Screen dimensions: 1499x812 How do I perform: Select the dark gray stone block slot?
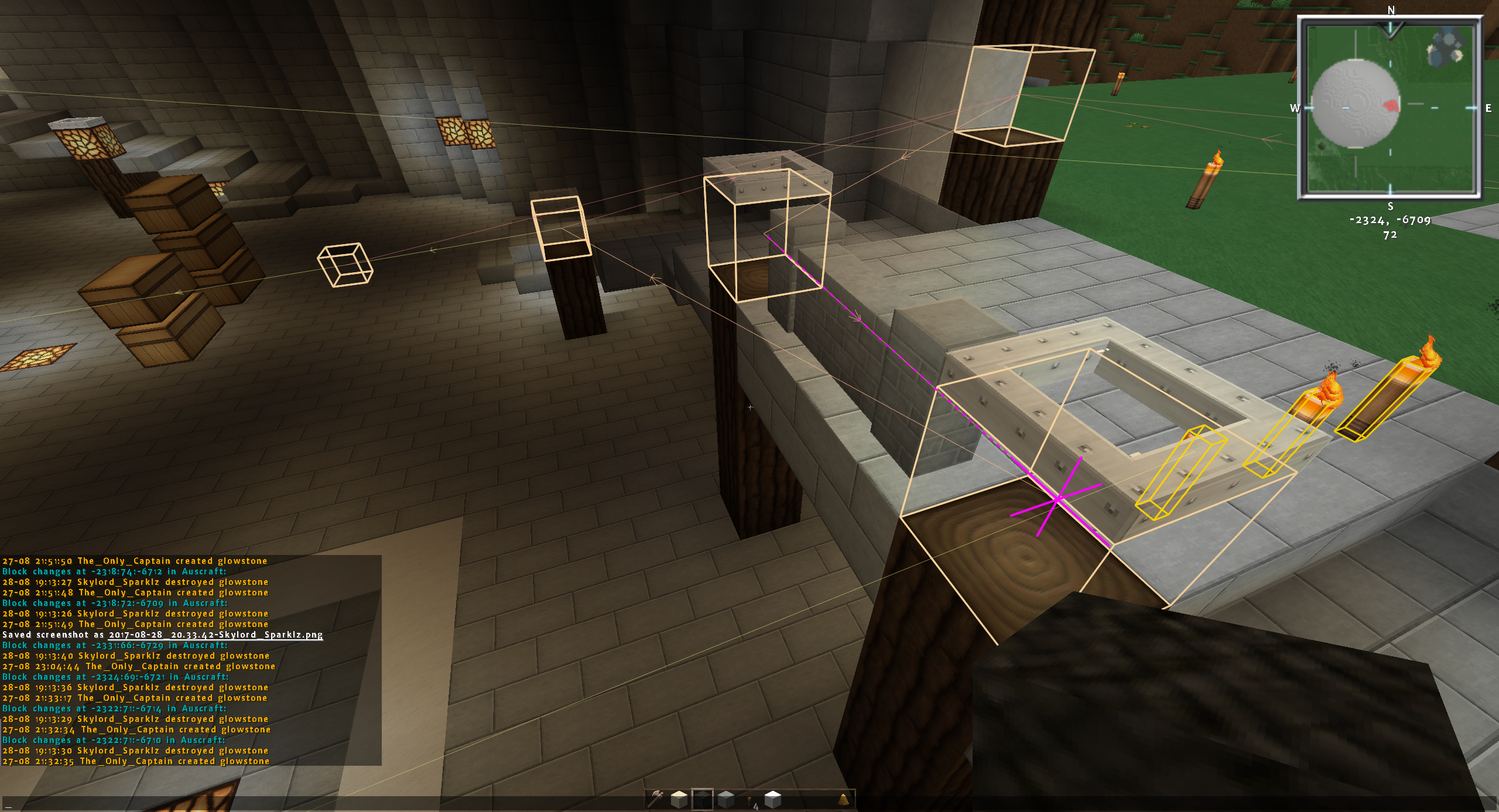[726, 799]
